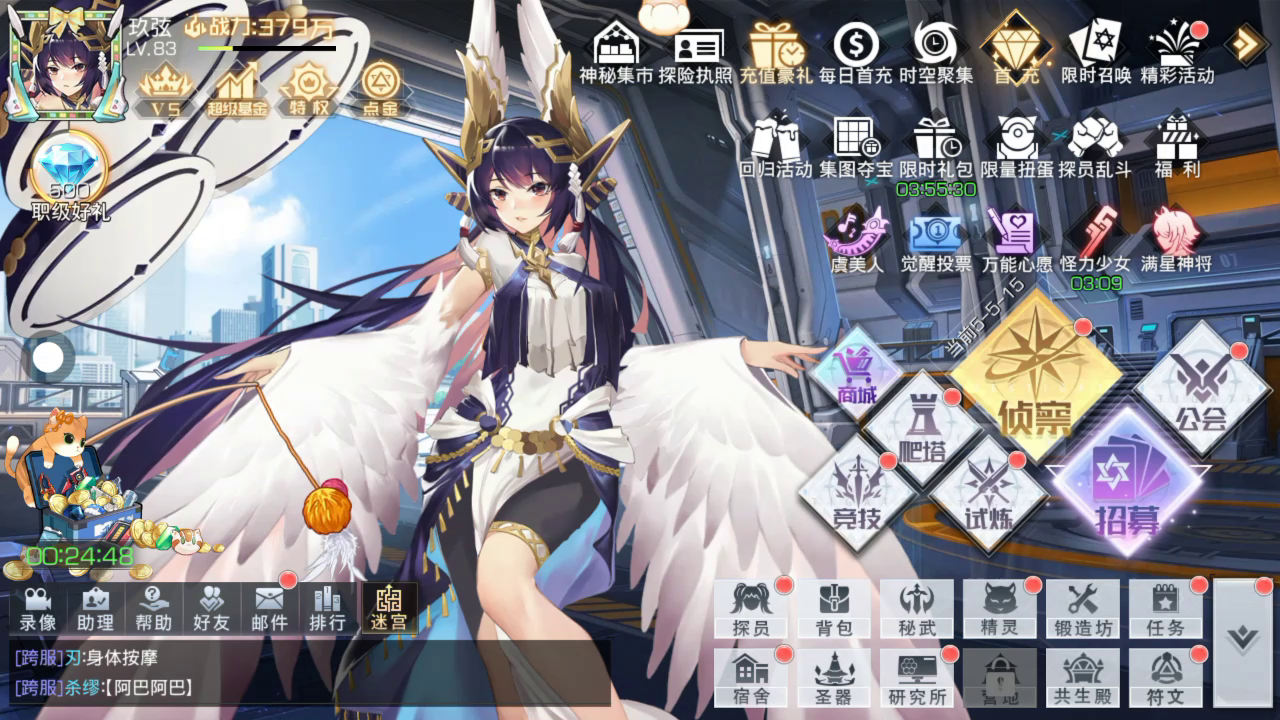
Task: Open the 背包 backpack
Action: [833, 608]
